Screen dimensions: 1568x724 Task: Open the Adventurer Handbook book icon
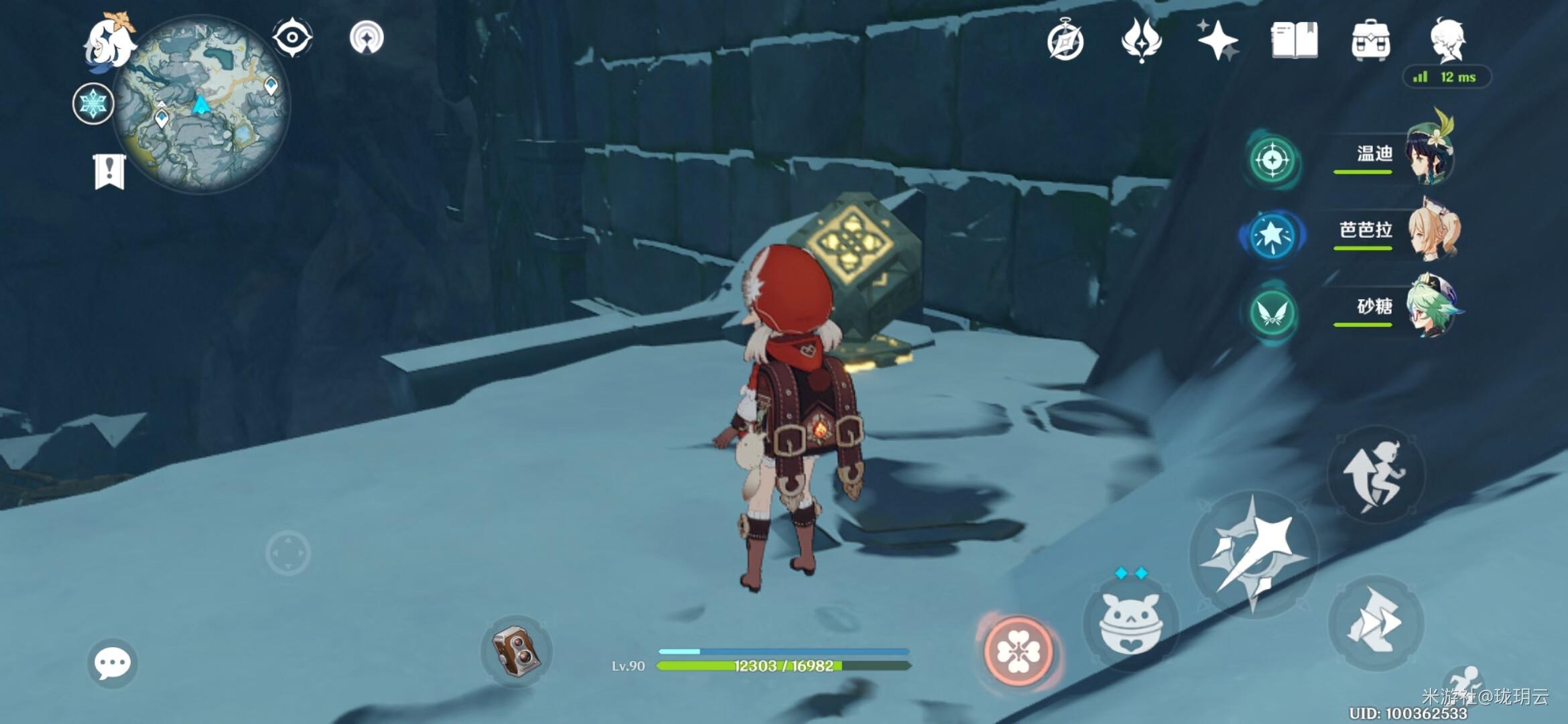point(1294,40)
